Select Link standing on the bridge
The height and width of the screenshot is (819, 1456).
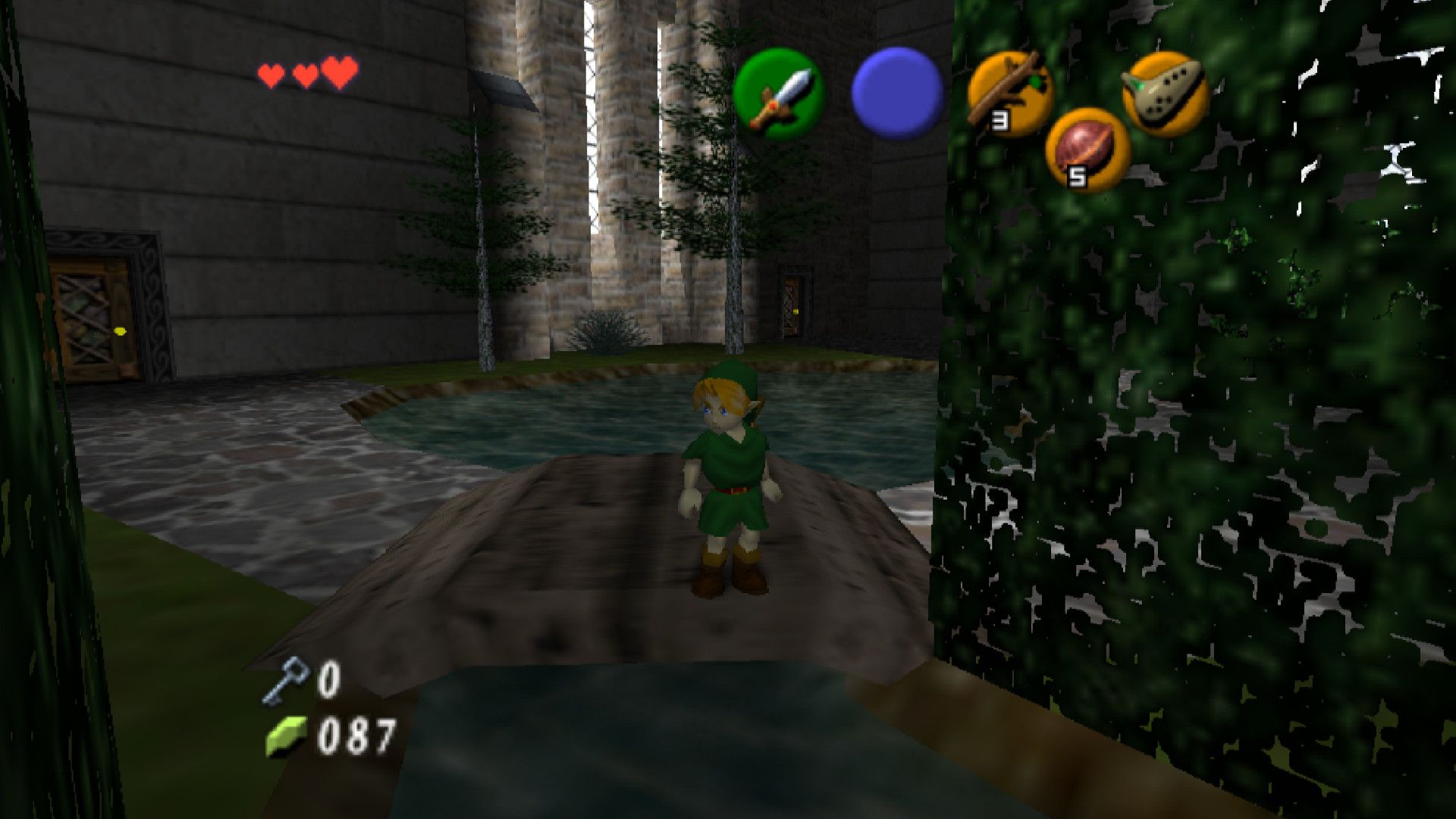click(x=724, y=478)
